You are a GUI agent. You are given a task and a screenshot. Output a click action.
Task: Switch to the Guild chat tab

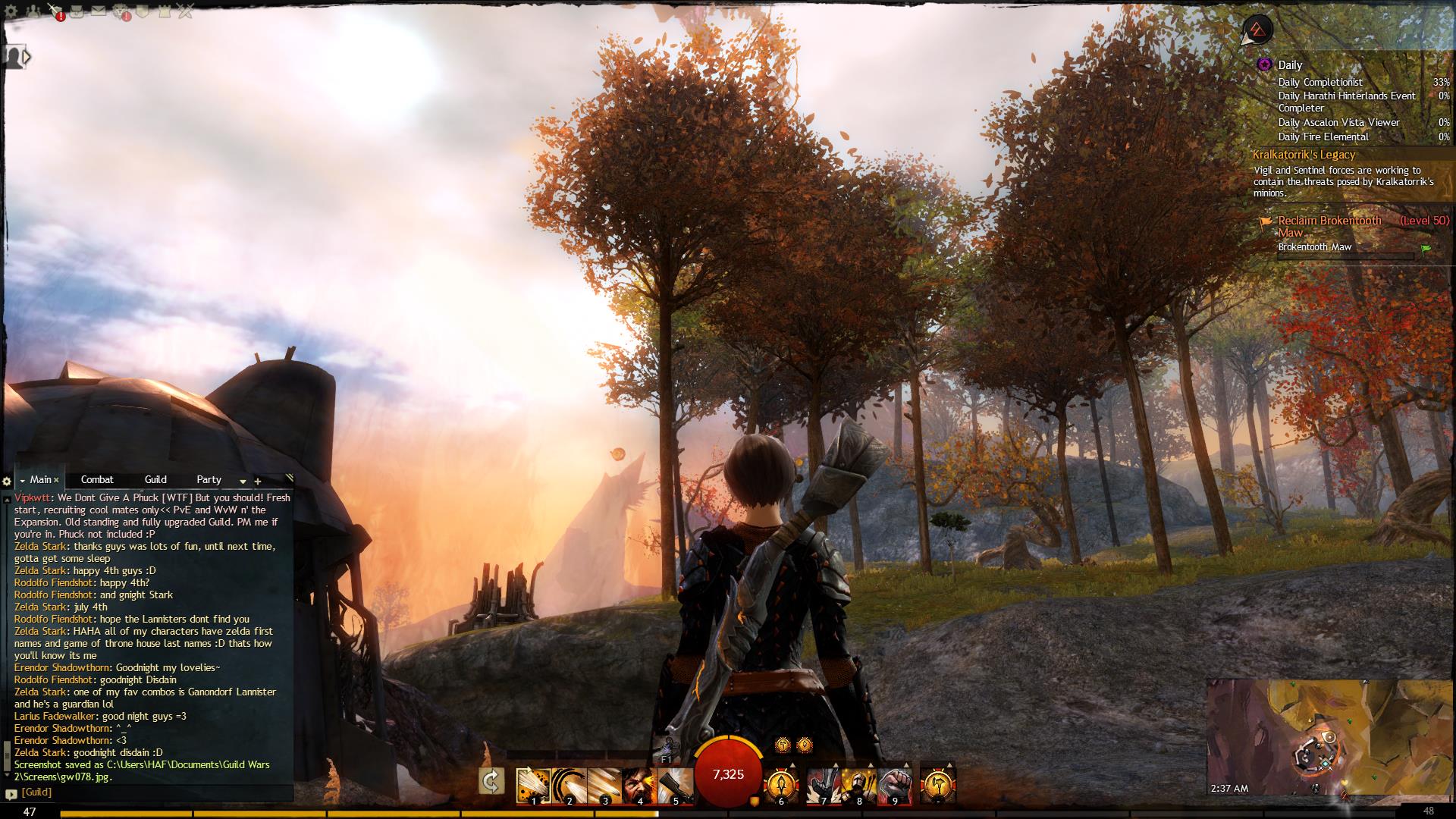(x=155, y=479)
